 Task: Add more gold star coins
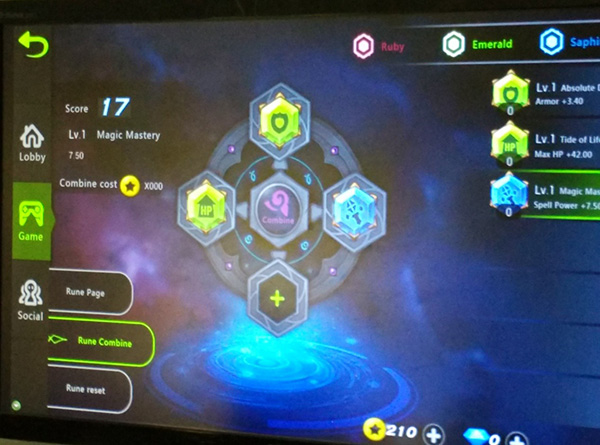click(x=433, y=434)
